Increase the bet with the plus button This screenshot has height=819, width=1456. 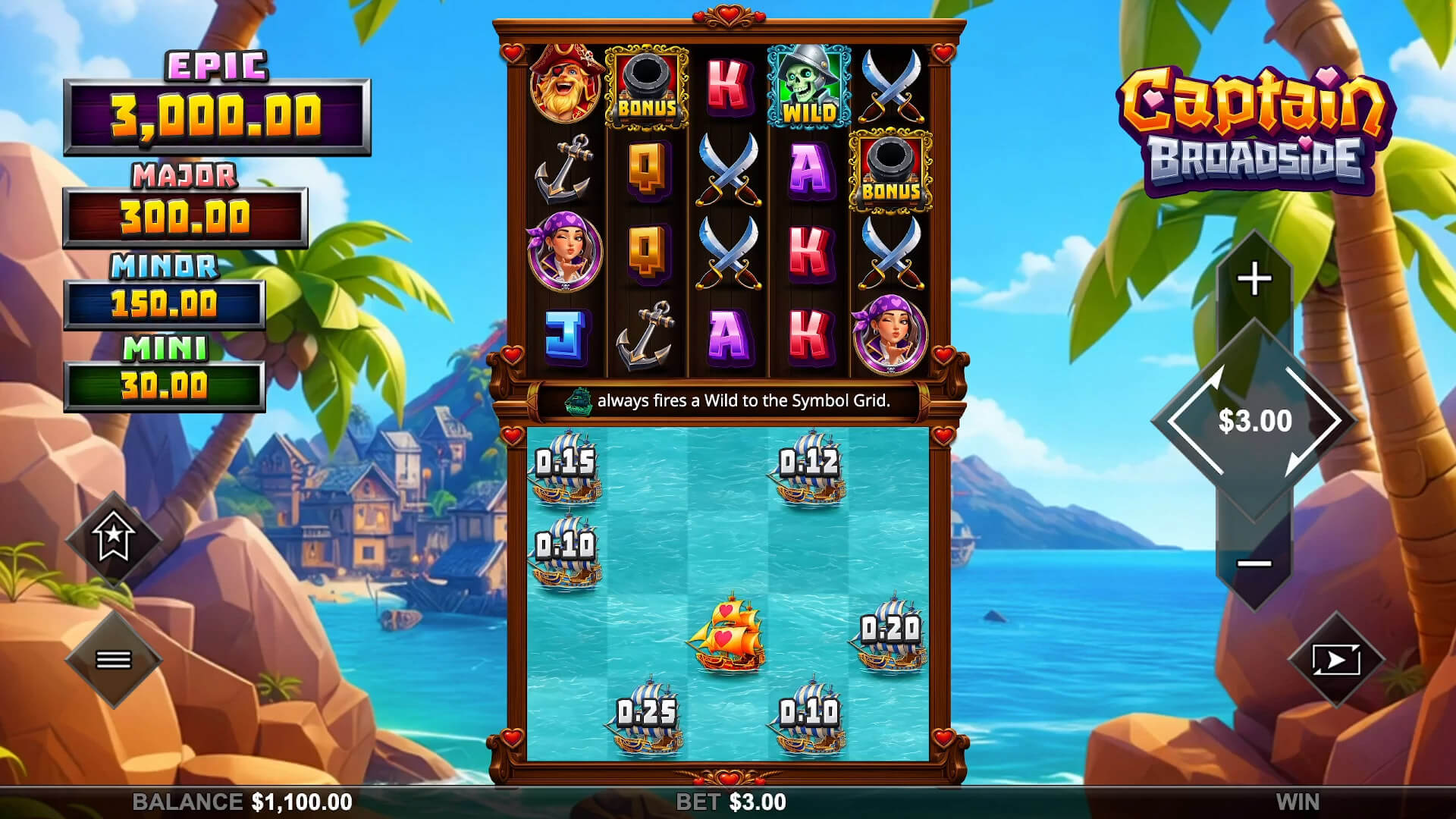[x=1254, y=280]
